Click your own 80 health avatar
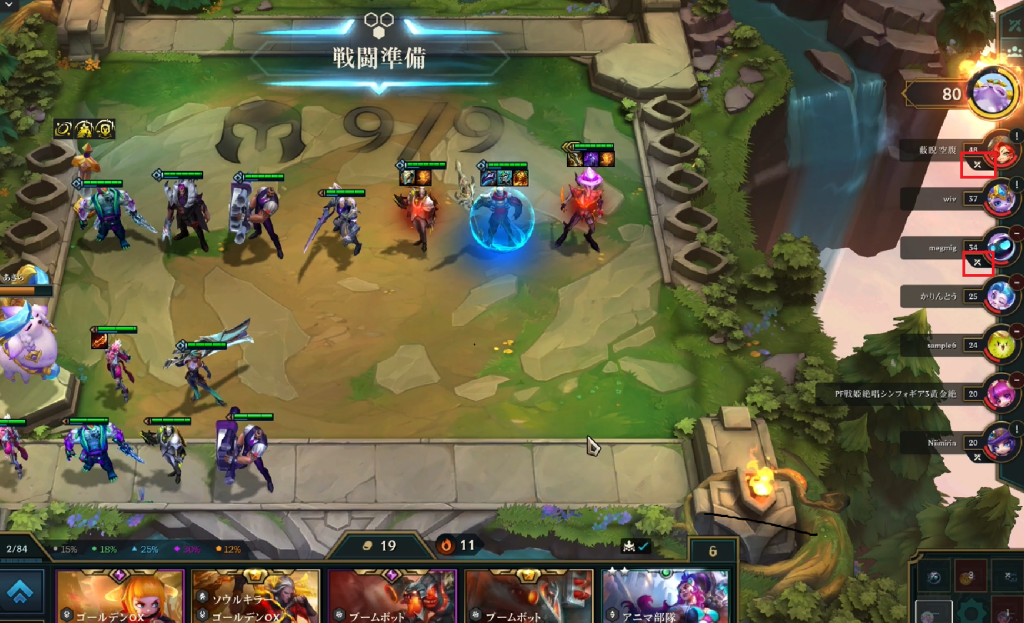The image size is (1024, 623). pyautogui.click(x=993, y=94)
